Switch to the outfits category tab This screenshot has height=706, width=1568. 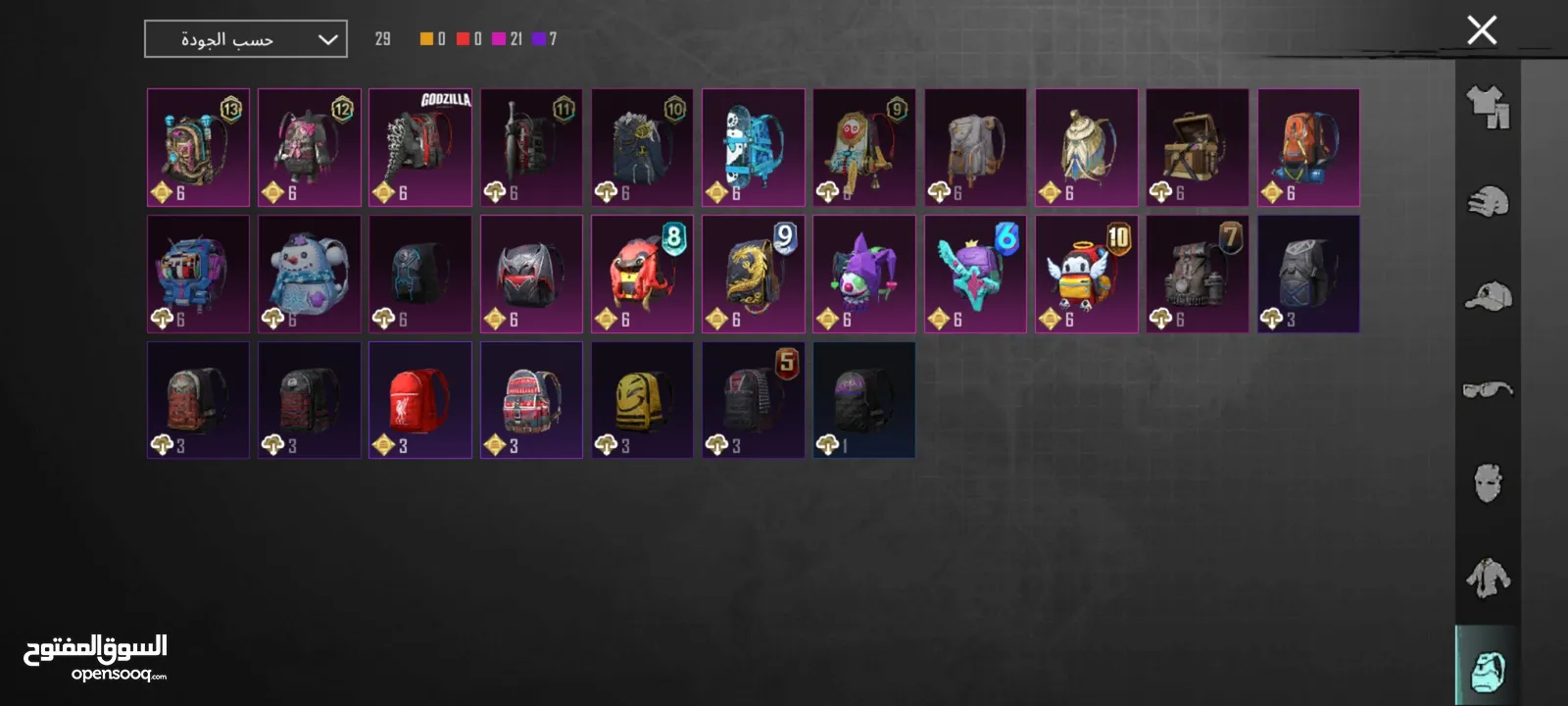pyautogui.click(x=1488, y=106)
